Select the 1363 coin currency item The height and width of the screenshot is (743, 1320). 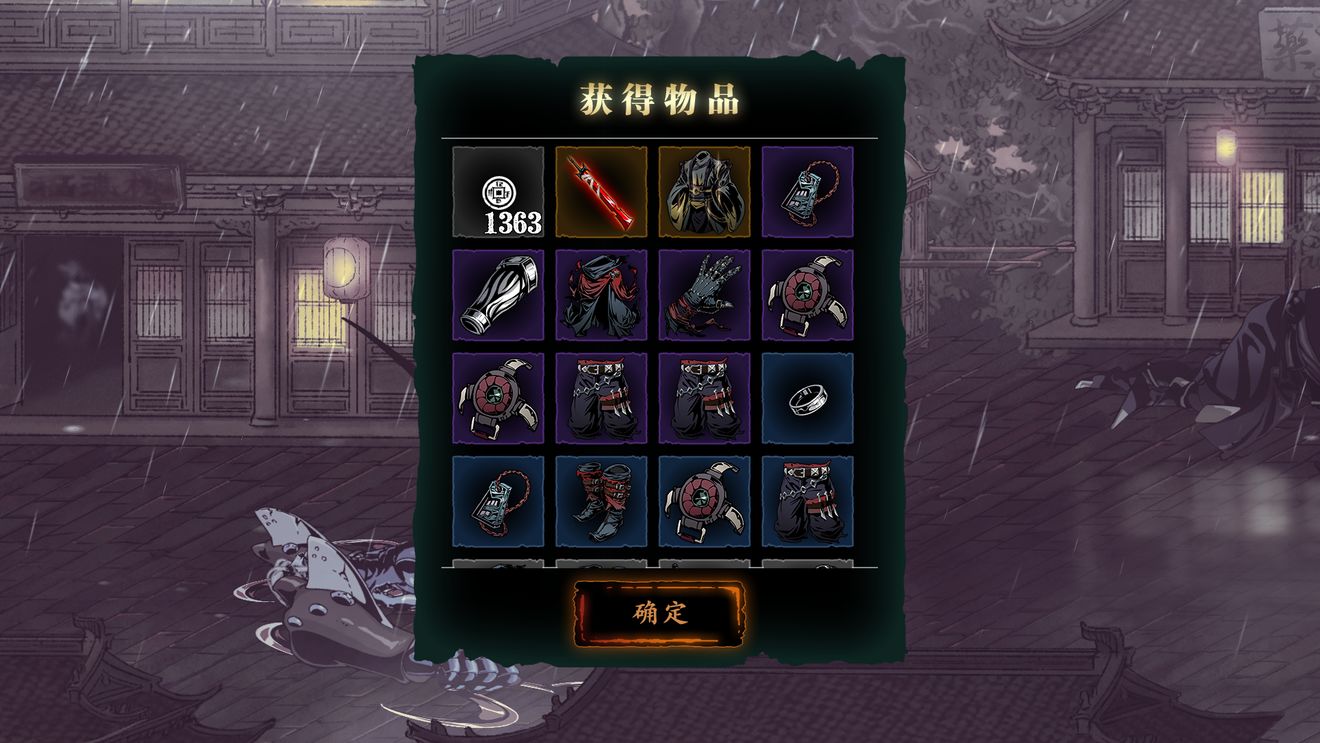point(498,192)
